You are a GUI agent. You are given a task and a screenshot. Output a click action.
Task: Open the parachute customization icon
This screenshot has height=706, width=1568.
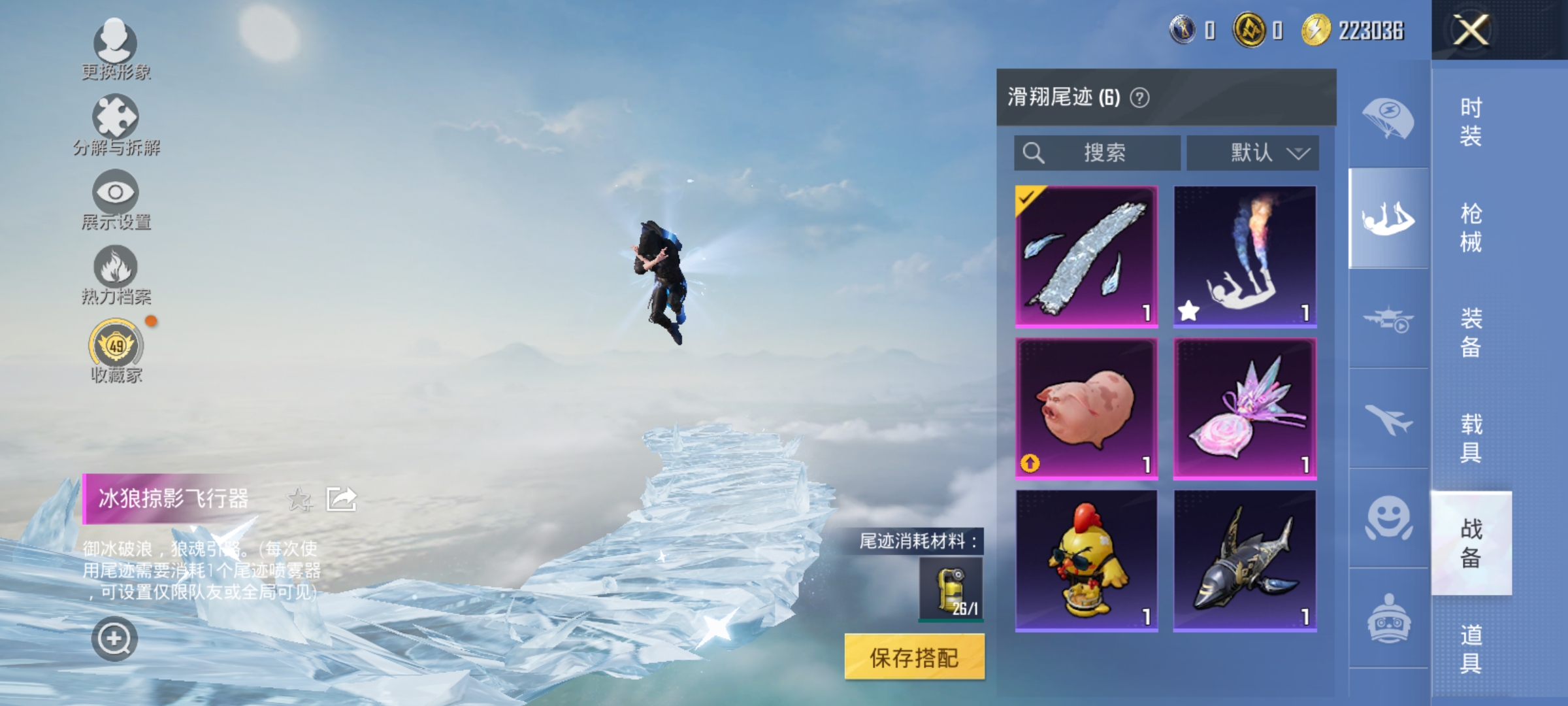click(1389, 118)
